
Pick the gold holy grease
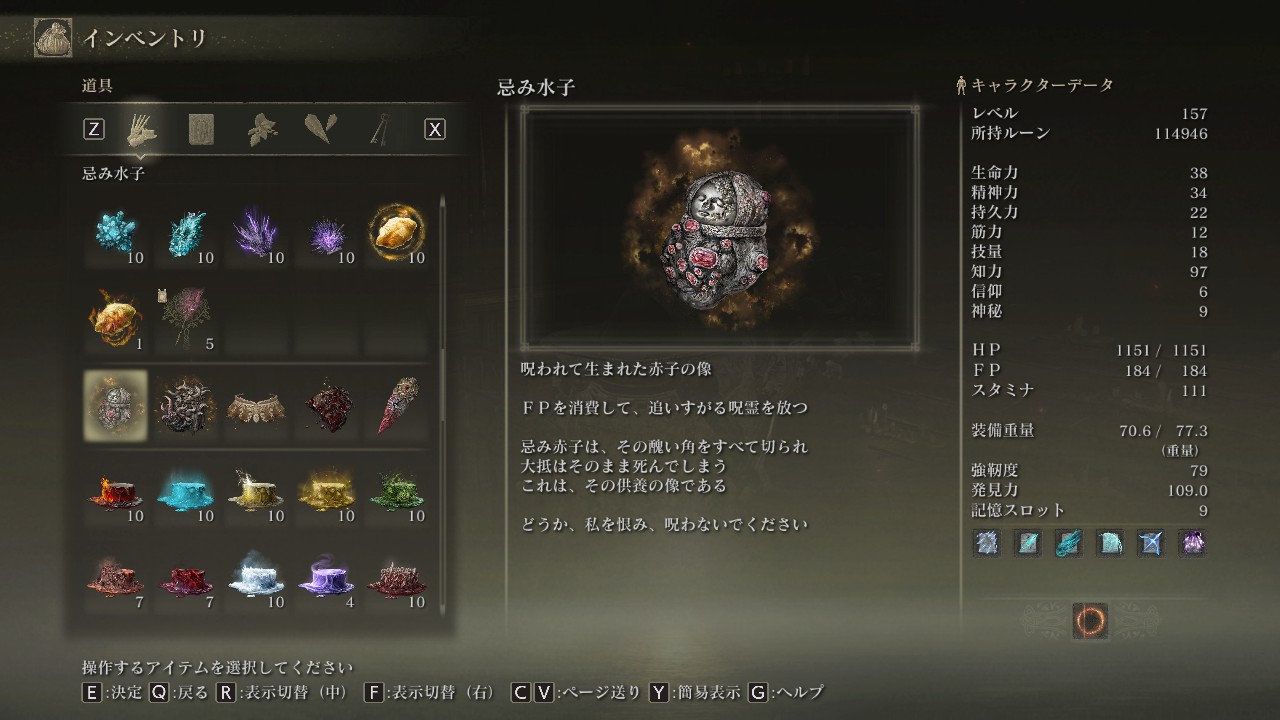click(x=326, y=492)
